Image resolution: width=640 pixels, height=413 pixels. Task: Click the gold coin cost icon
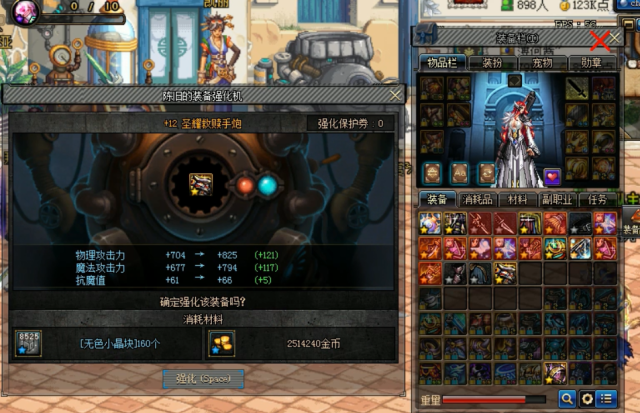click(x=220, y=343)
